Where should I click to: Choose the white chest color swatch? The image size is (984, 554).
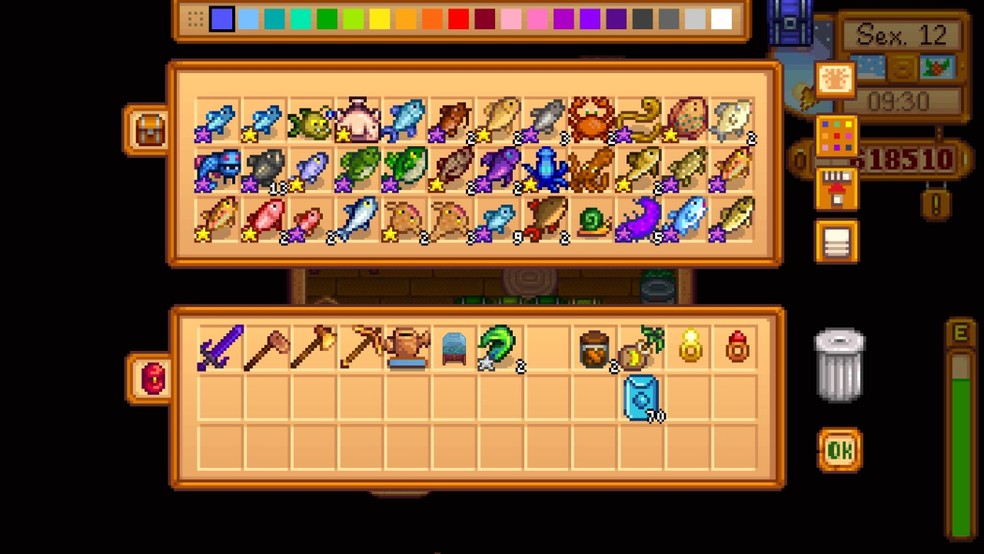(x=721, y=19)
